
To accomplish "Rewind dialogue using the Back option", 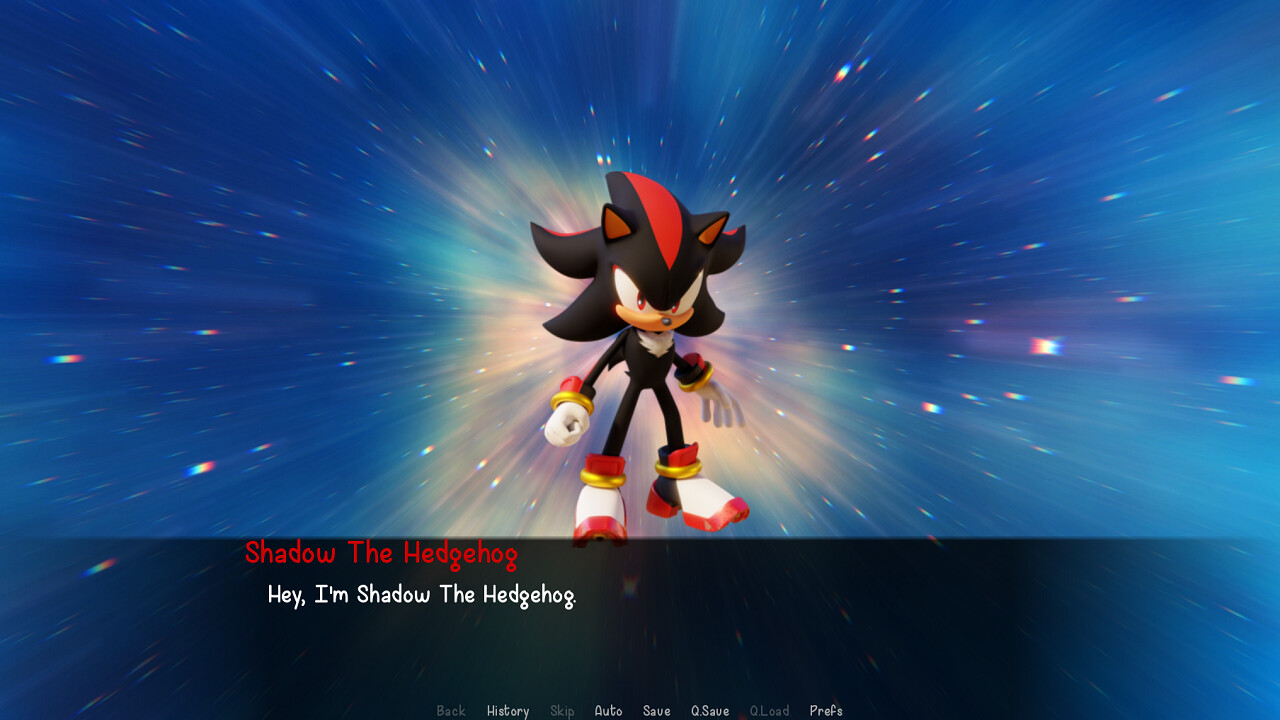I will click(x=450, y=710).
